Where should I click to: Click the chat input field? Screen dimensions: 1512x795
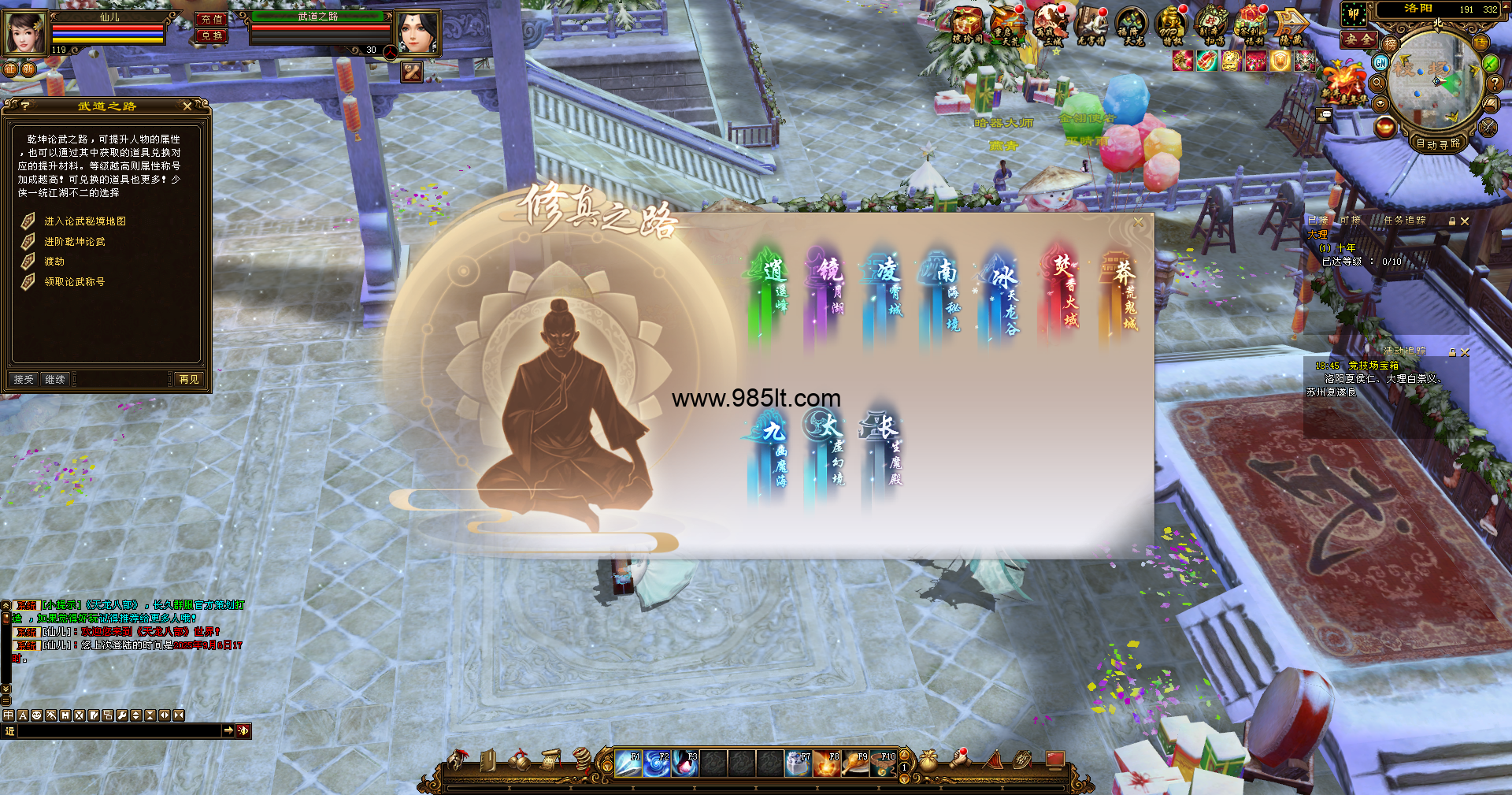pos(118,731)
